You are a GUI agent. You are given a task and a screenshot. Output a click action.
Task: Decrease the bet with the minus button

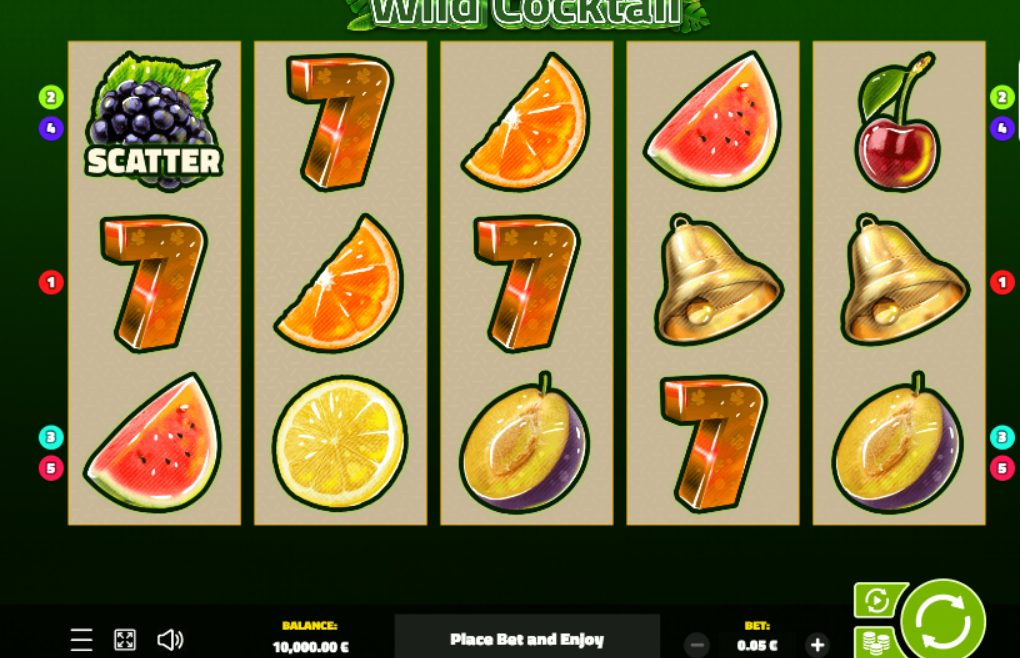tap(698, 645)
